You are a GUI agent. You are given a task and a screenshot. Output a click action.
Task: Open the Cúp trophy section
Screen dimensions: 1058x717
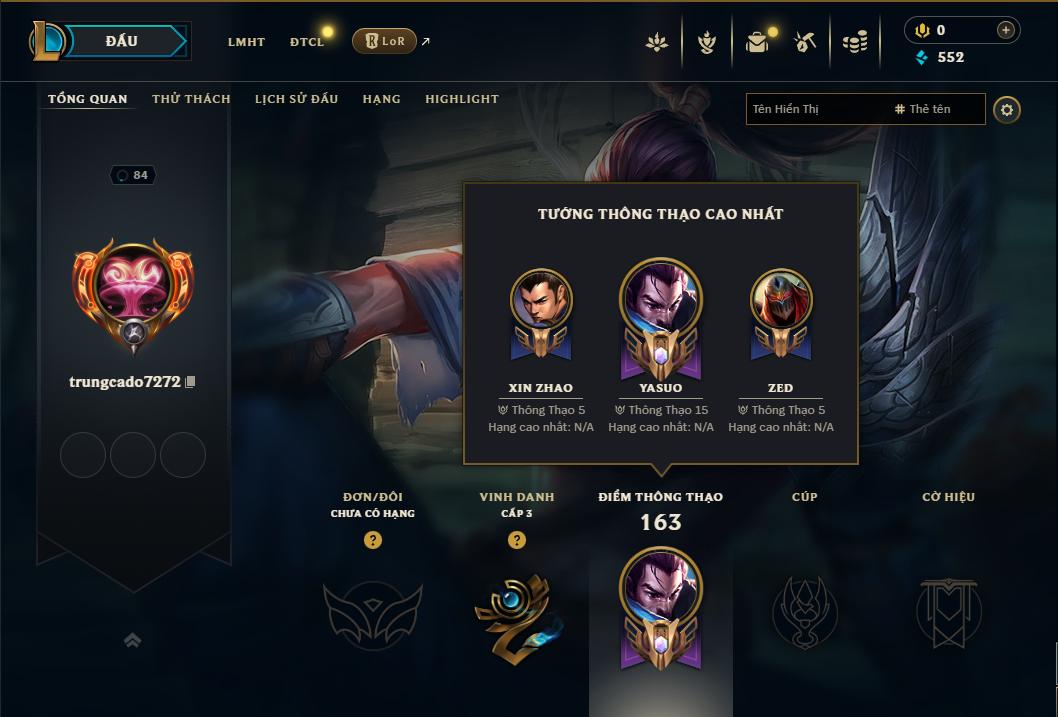(x=804, y=609)
